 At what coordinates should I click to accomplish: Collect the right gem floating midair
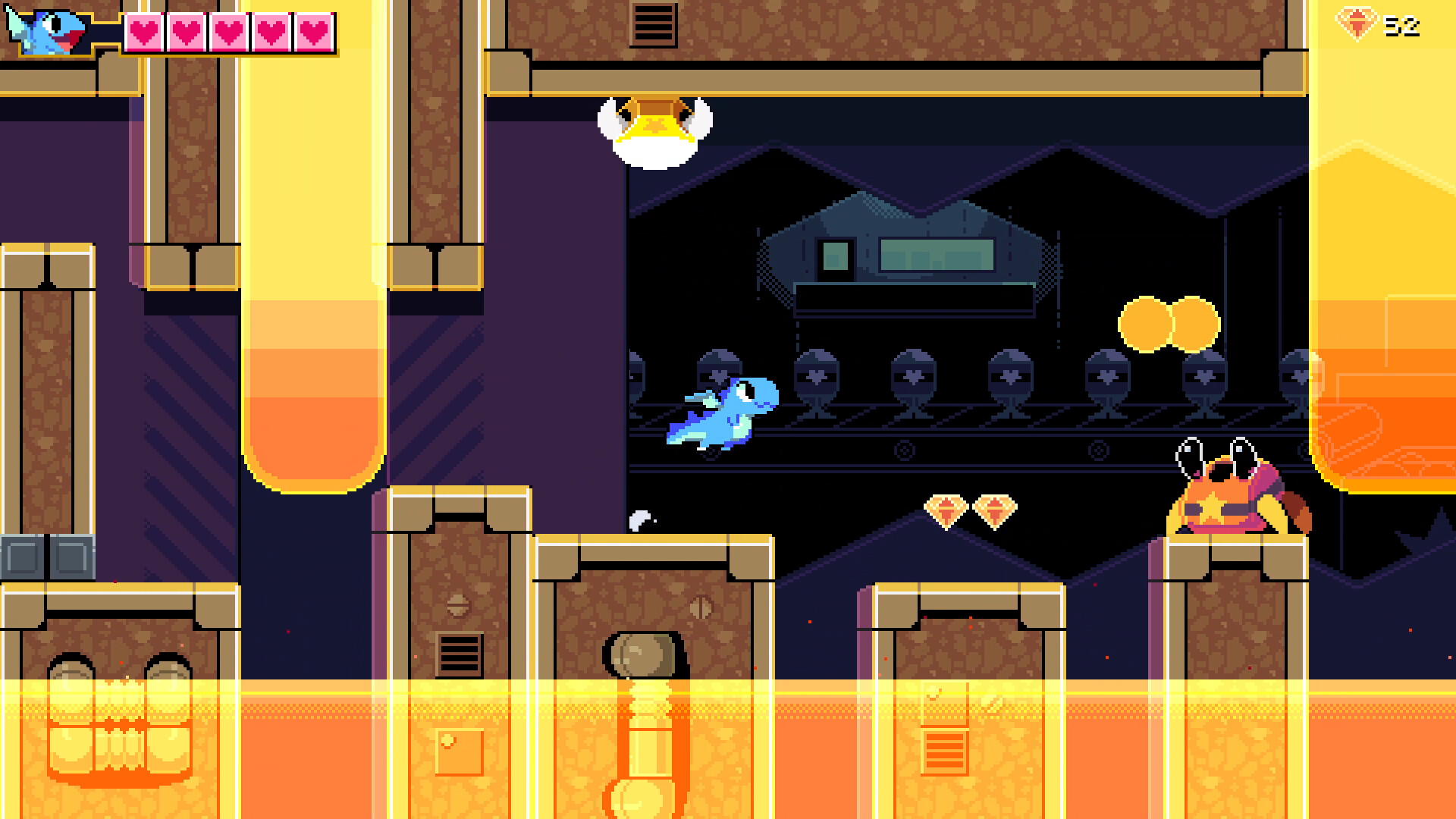[994, 510]
